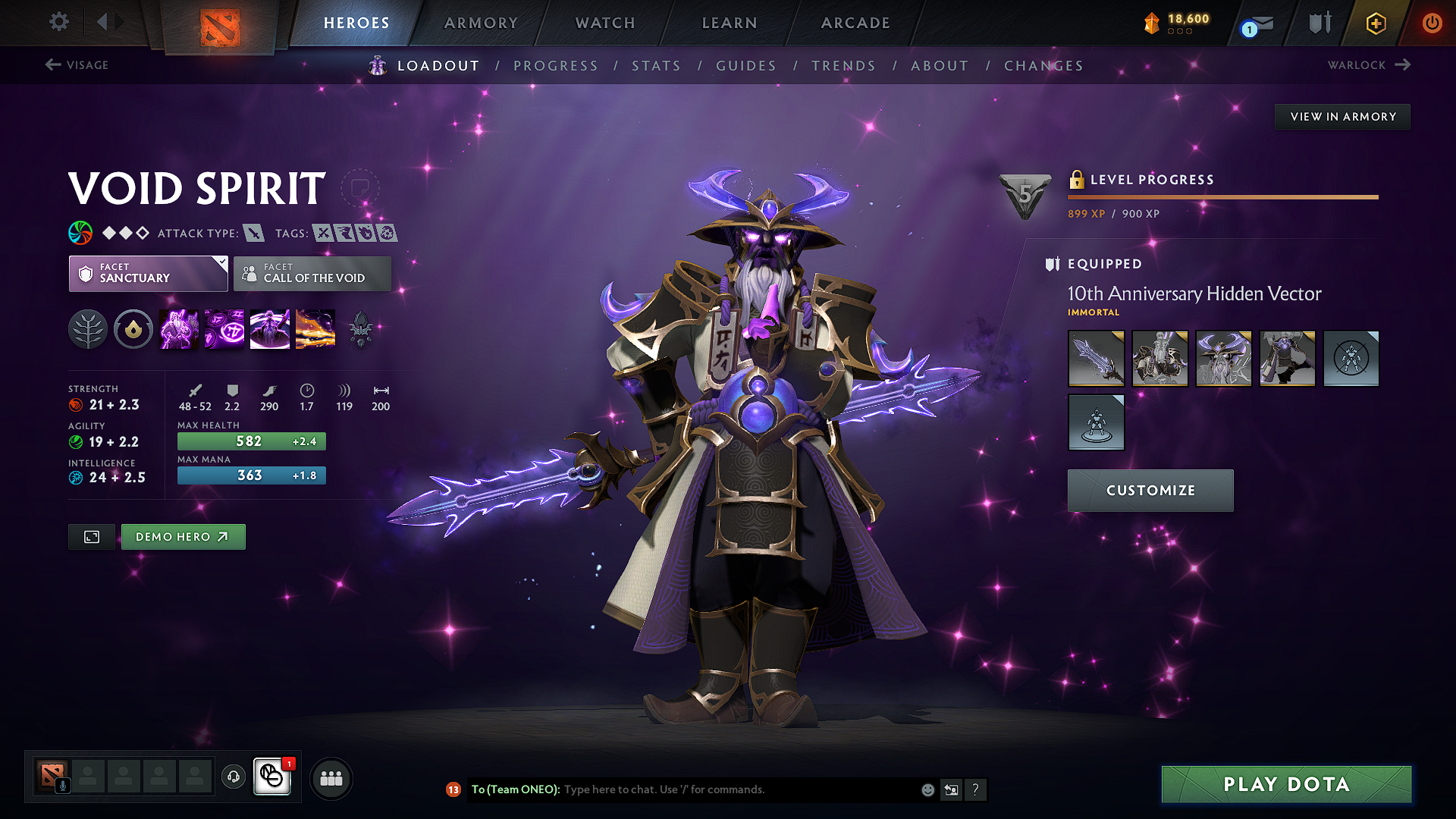
Task: Open the chat channel selector To (Team ONEO)
Action: (516, 789)
